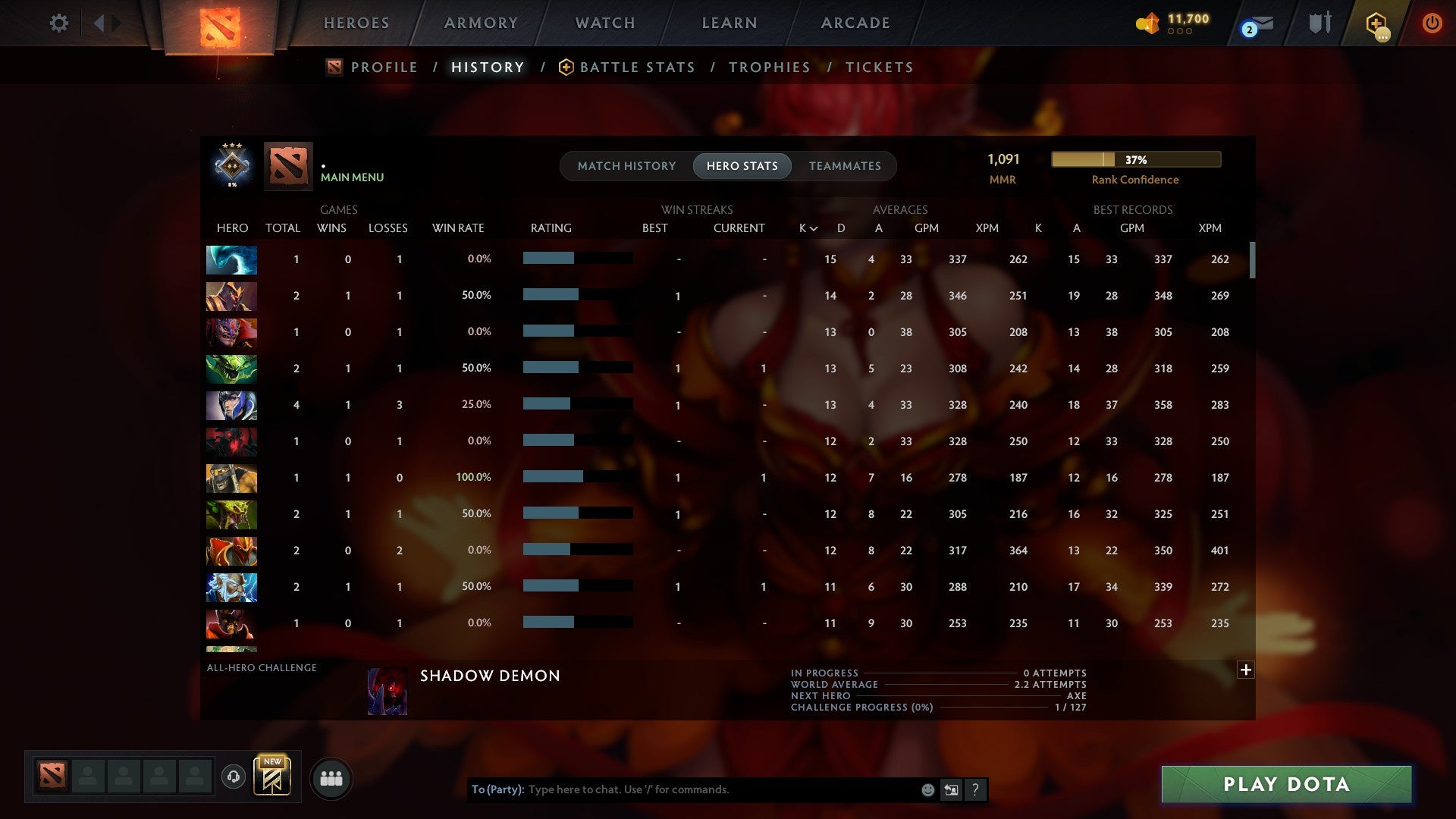
Task: Click the back arrow next to settings
Action: [x=99, y=22]
